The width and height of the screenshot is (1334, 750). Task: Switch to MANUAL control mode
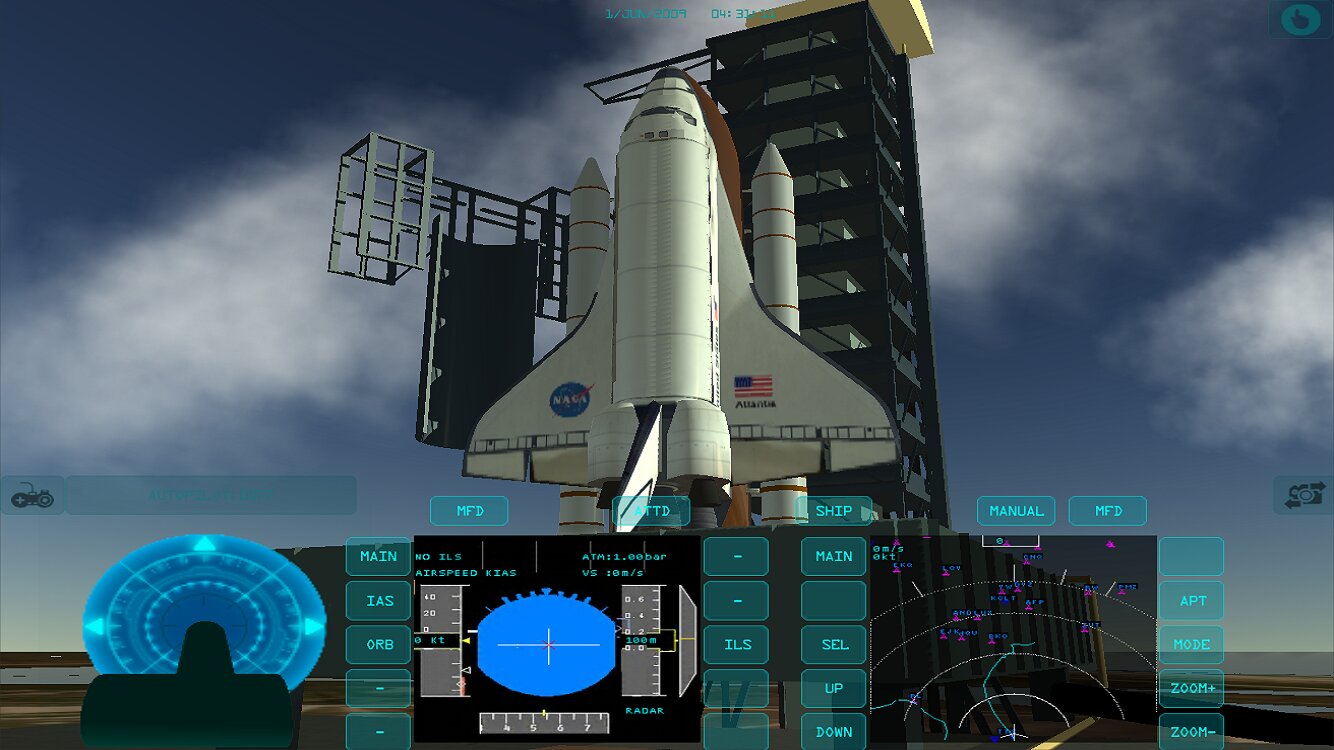click(x=1016, y=511)
